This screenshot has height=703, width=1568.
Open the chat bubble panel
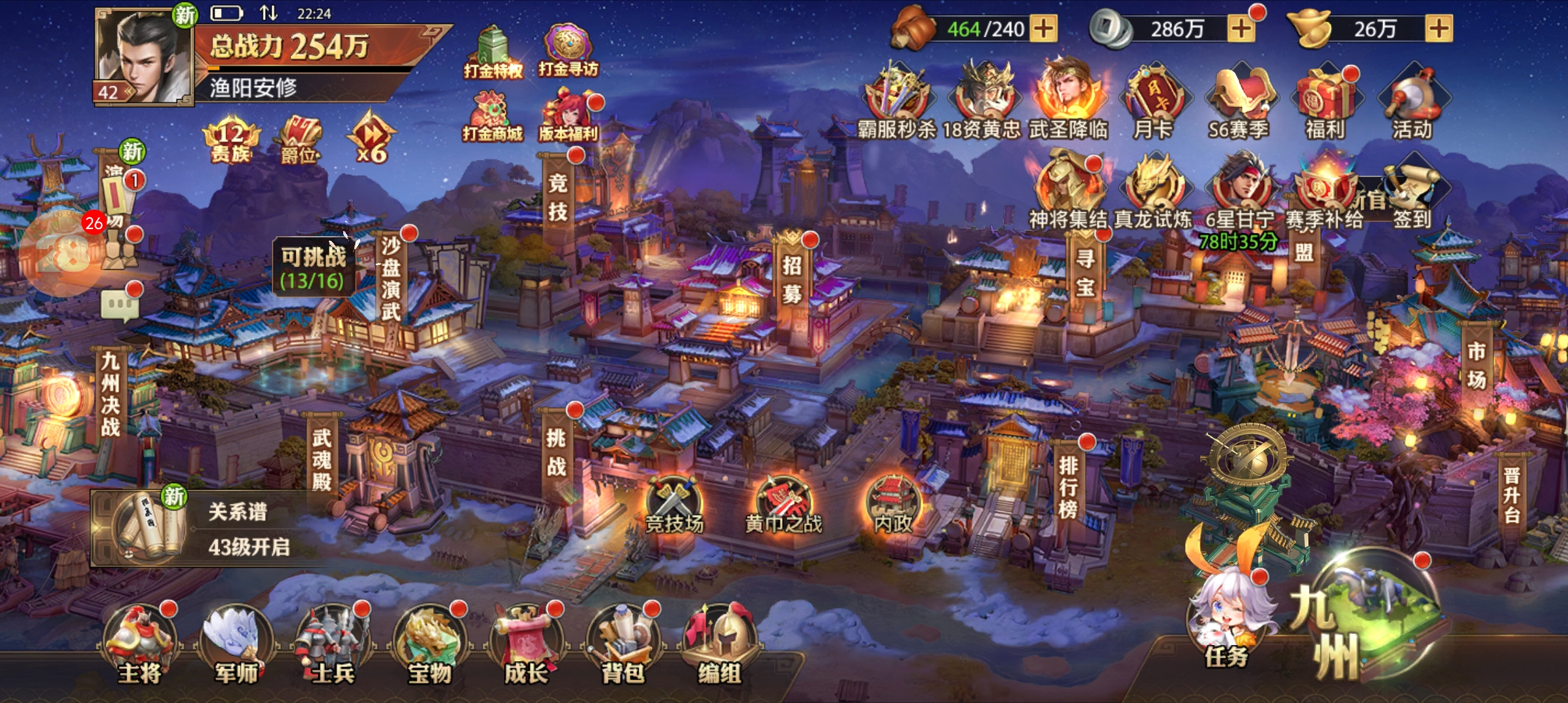click(x=120, y=305)
